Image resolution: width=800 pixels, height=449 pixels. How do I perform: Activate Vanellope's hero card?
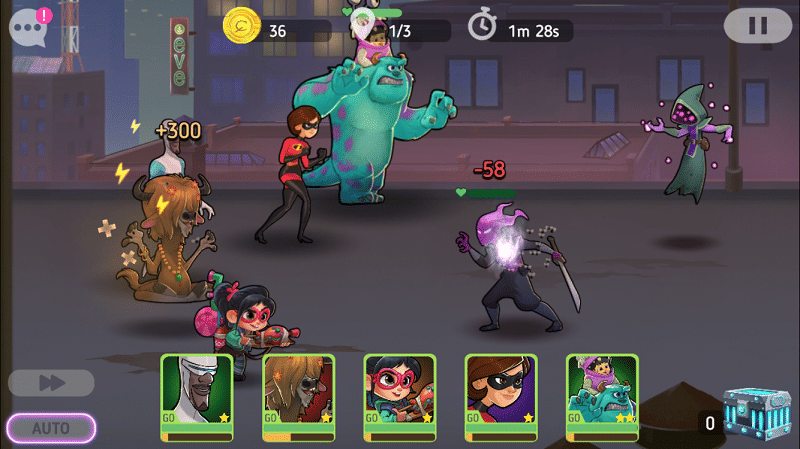coord(399,397)
